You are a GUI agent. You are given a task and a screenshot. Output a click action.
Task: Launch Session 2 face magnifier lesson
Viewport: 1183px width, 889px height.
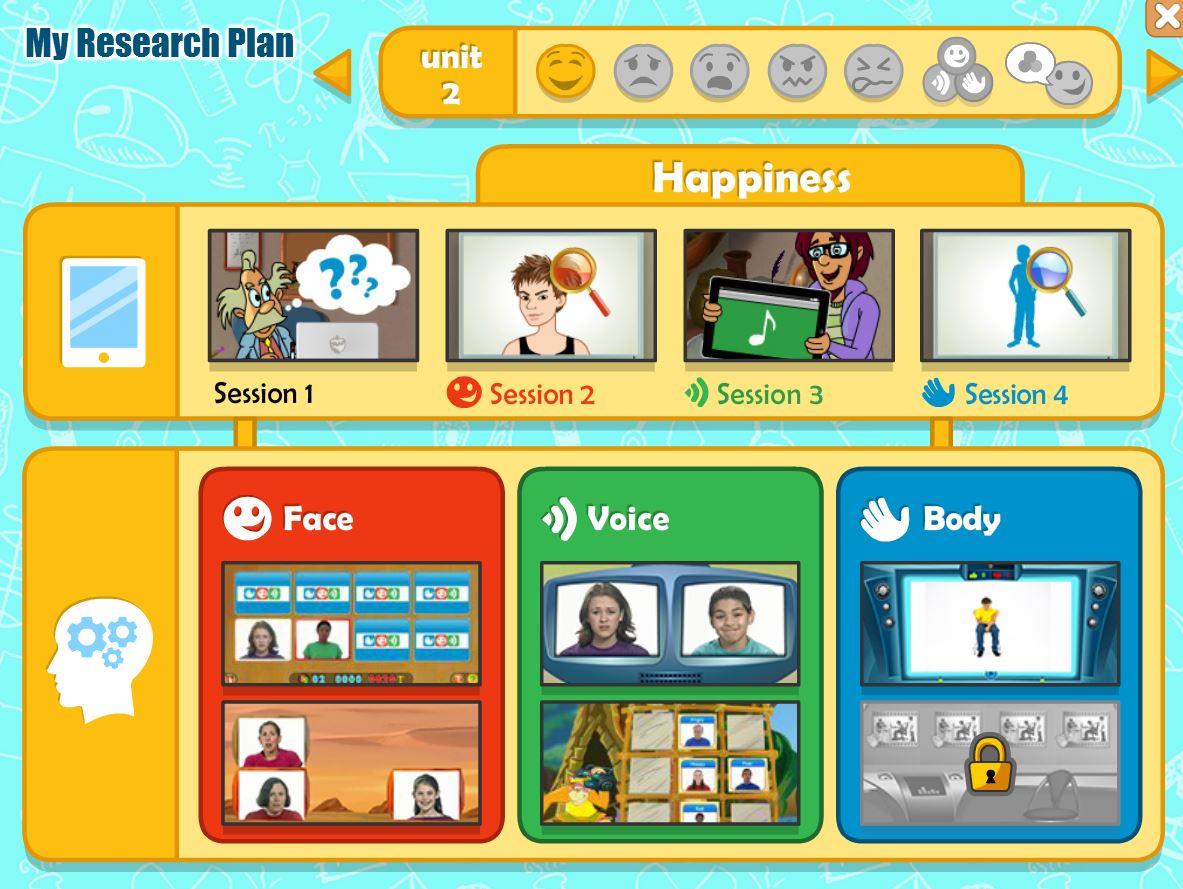(551, 295)
